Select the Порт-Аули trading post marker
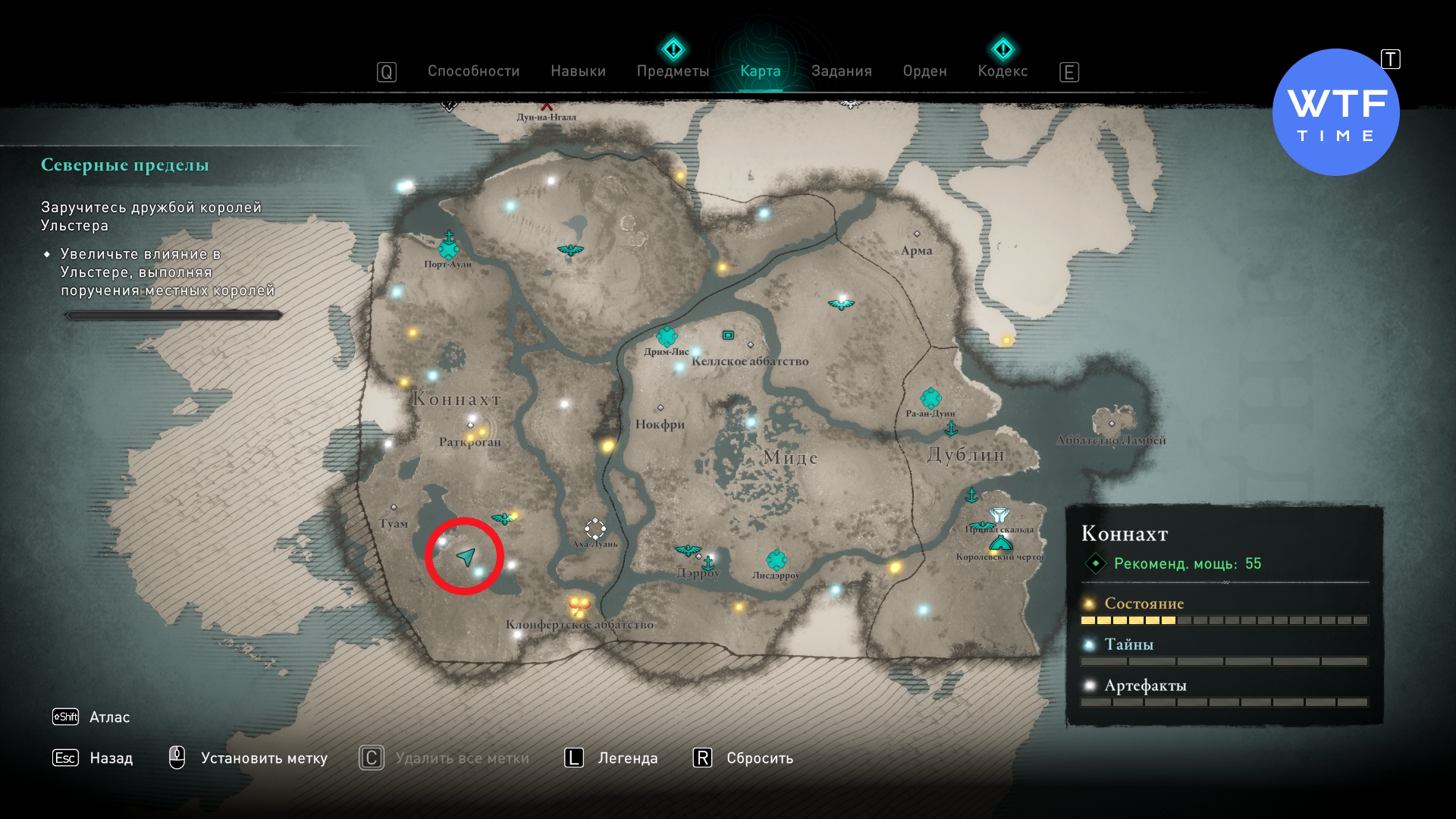Screen dimensions: 1456x819 (448, 247)
